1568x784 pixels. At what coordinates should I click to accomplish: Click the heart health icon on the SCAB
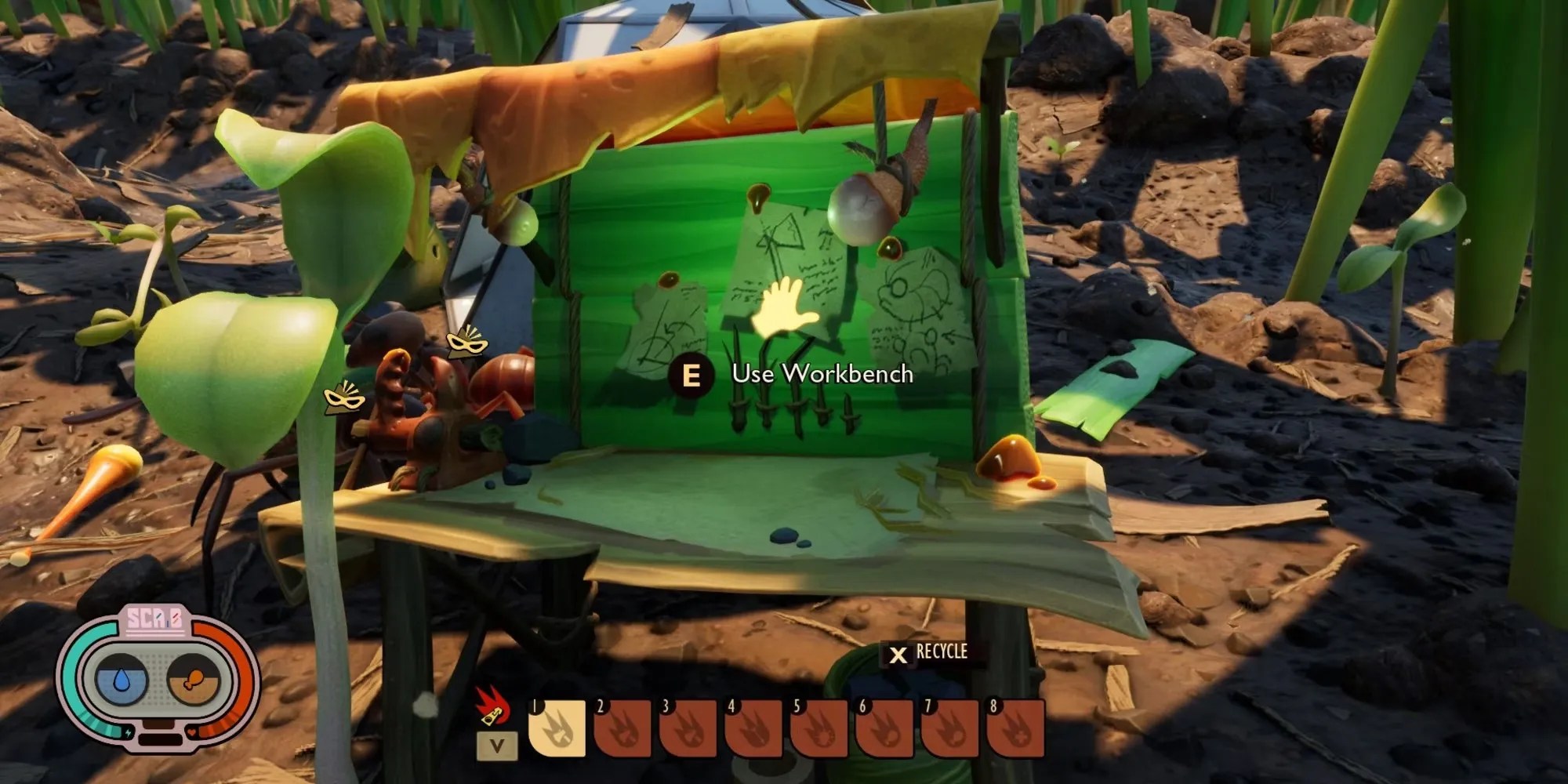(191, 732)
